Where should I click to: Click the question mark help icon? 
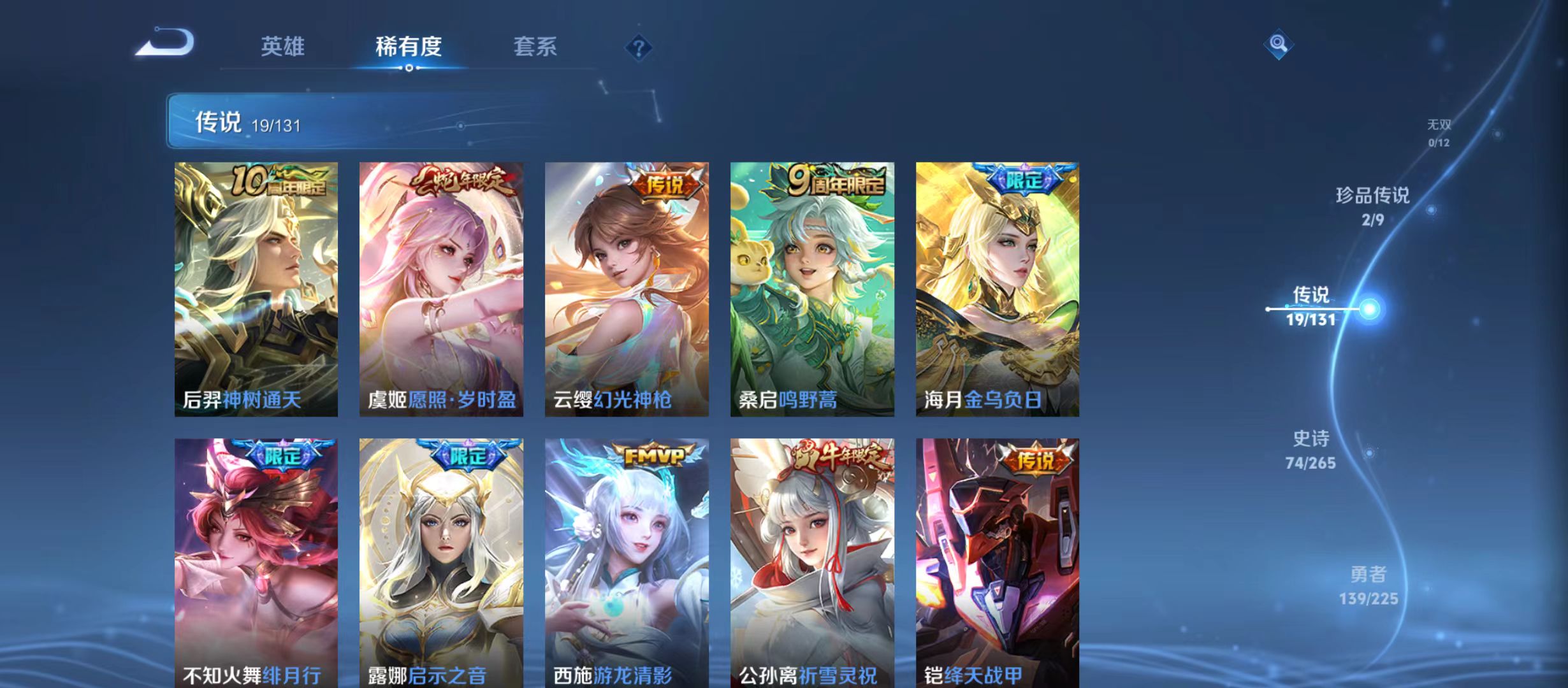pos(639,48)
